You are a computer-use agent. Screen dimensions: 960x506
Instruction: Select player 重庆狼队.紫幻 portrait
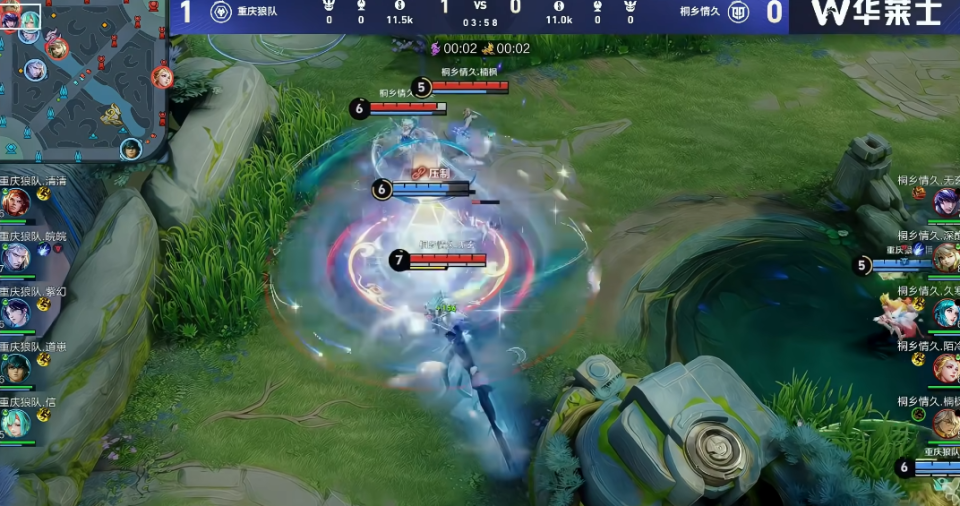click(x=15, y=313)
